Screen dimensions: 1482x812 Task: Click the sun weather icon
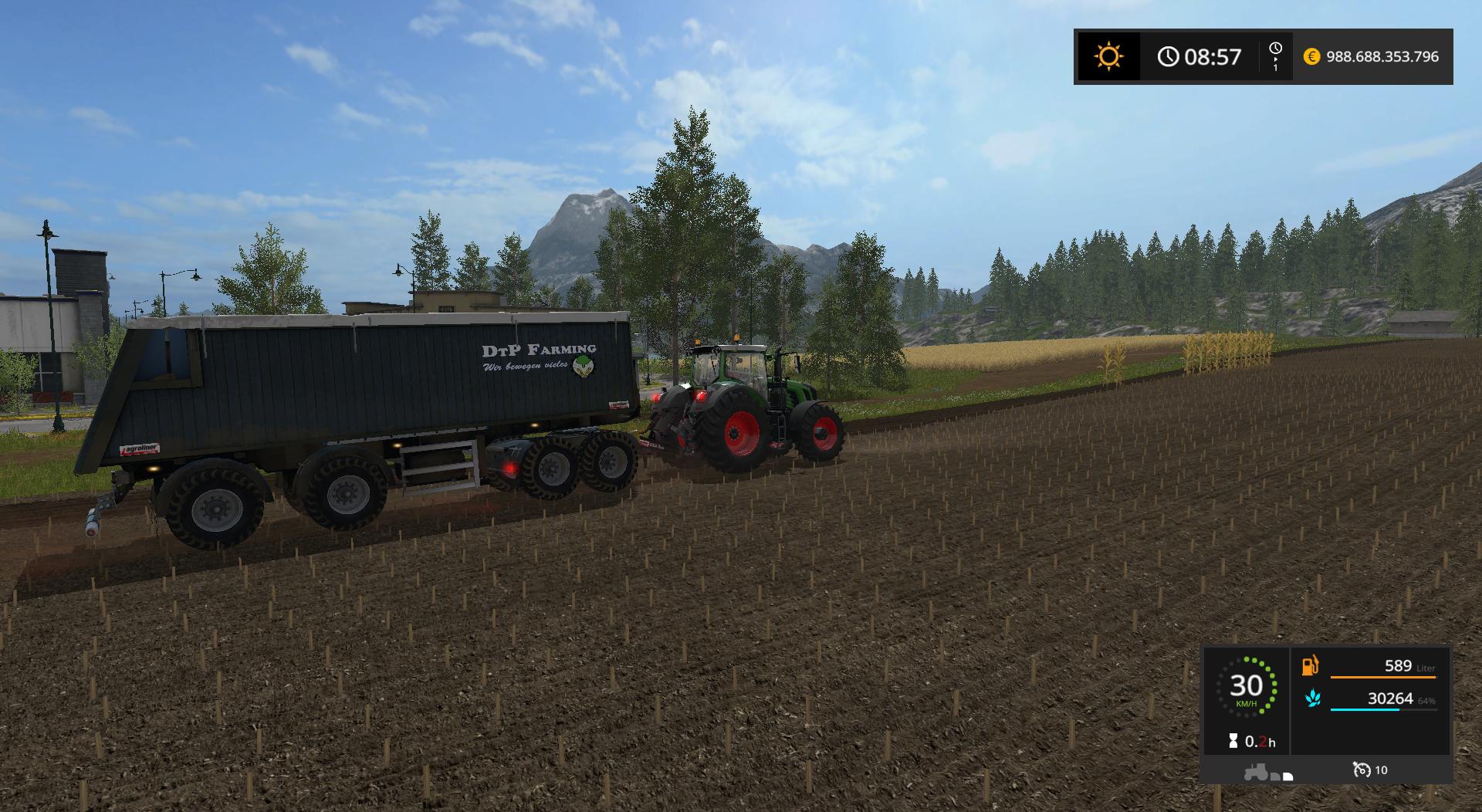click(x=1108, y=56)
